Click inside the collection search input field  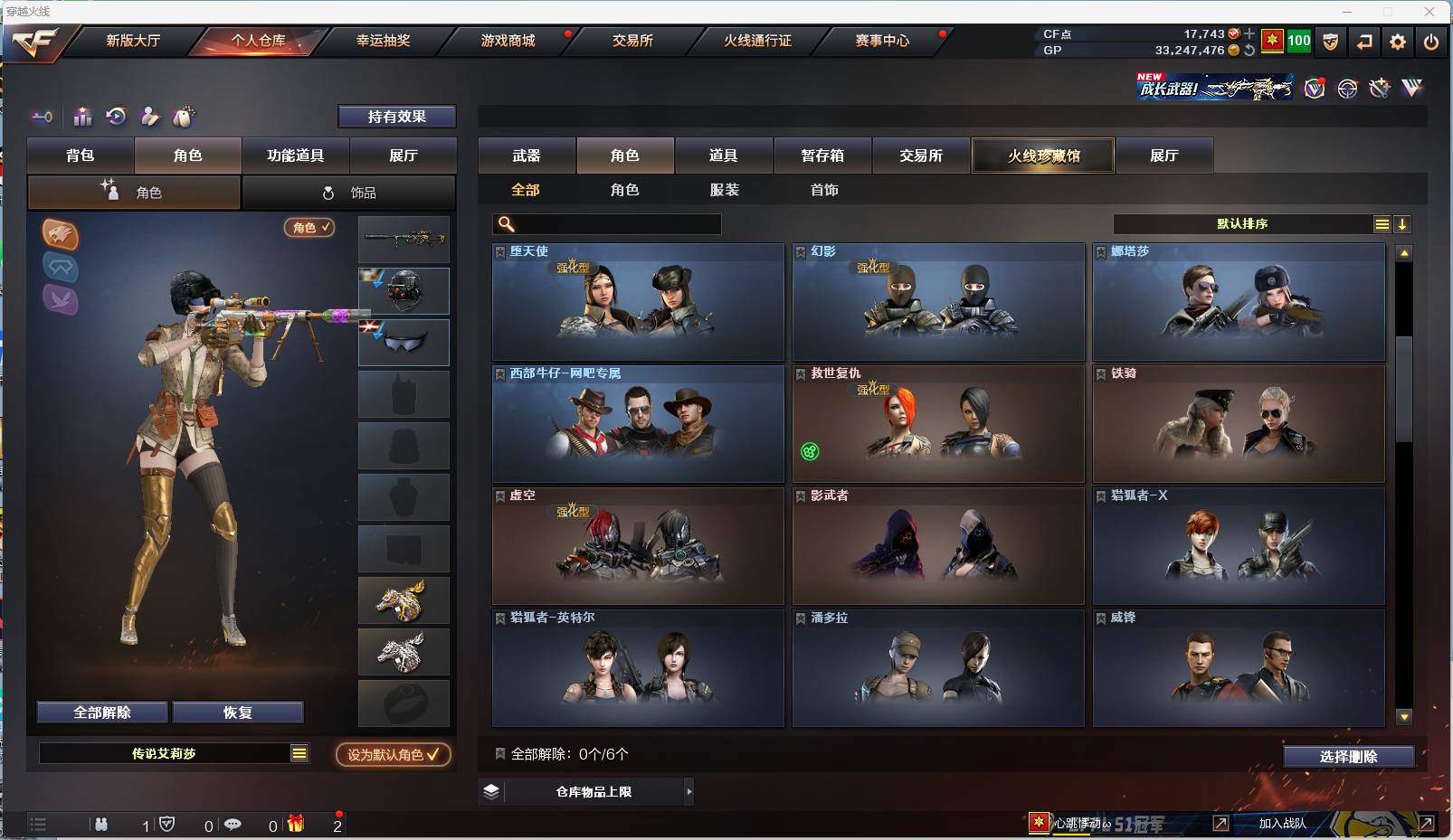[x=606, y=223]
